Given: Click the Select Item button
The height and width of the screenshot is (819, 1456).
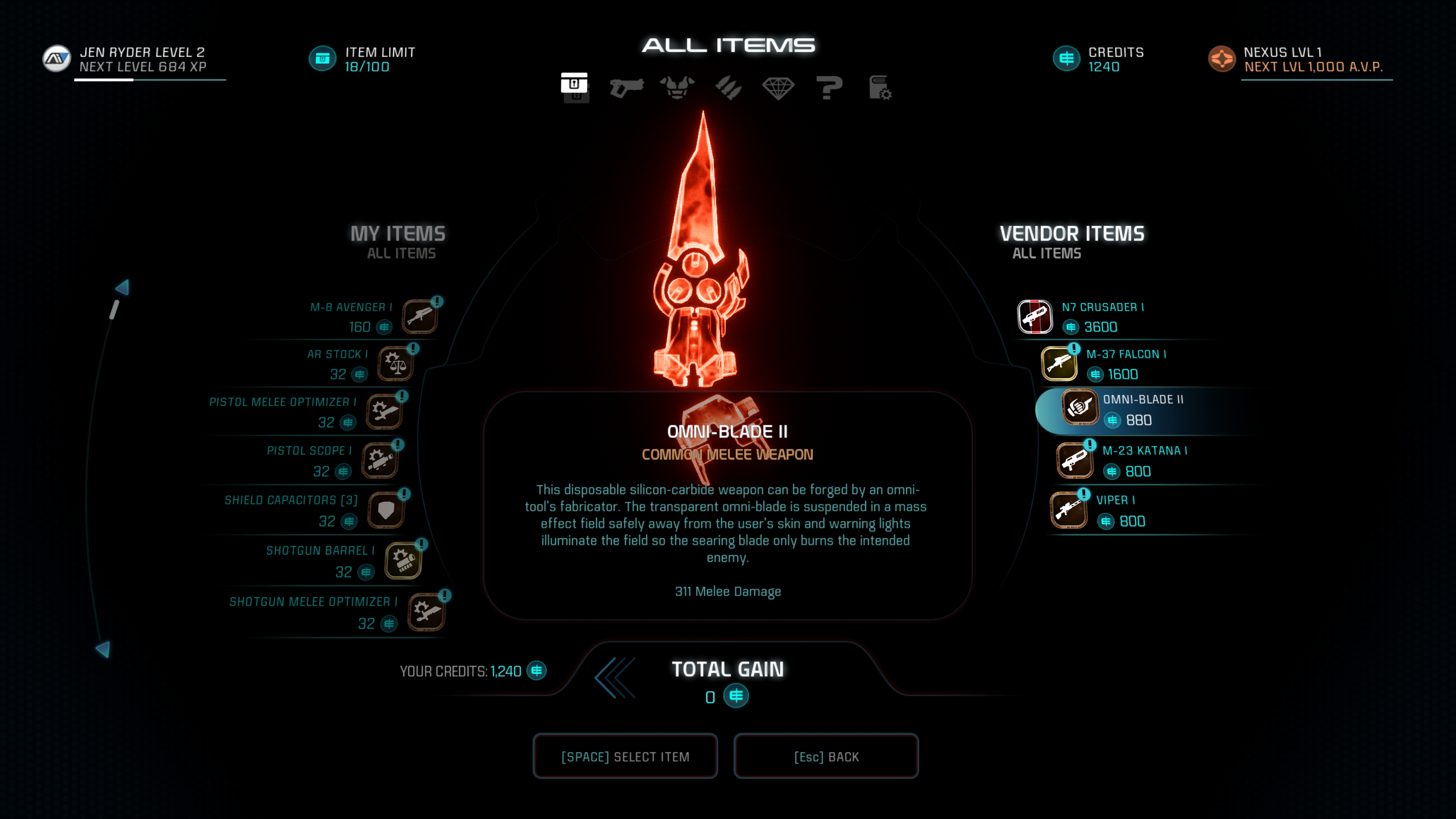Looking at the screenshot, I should [625, 756].
